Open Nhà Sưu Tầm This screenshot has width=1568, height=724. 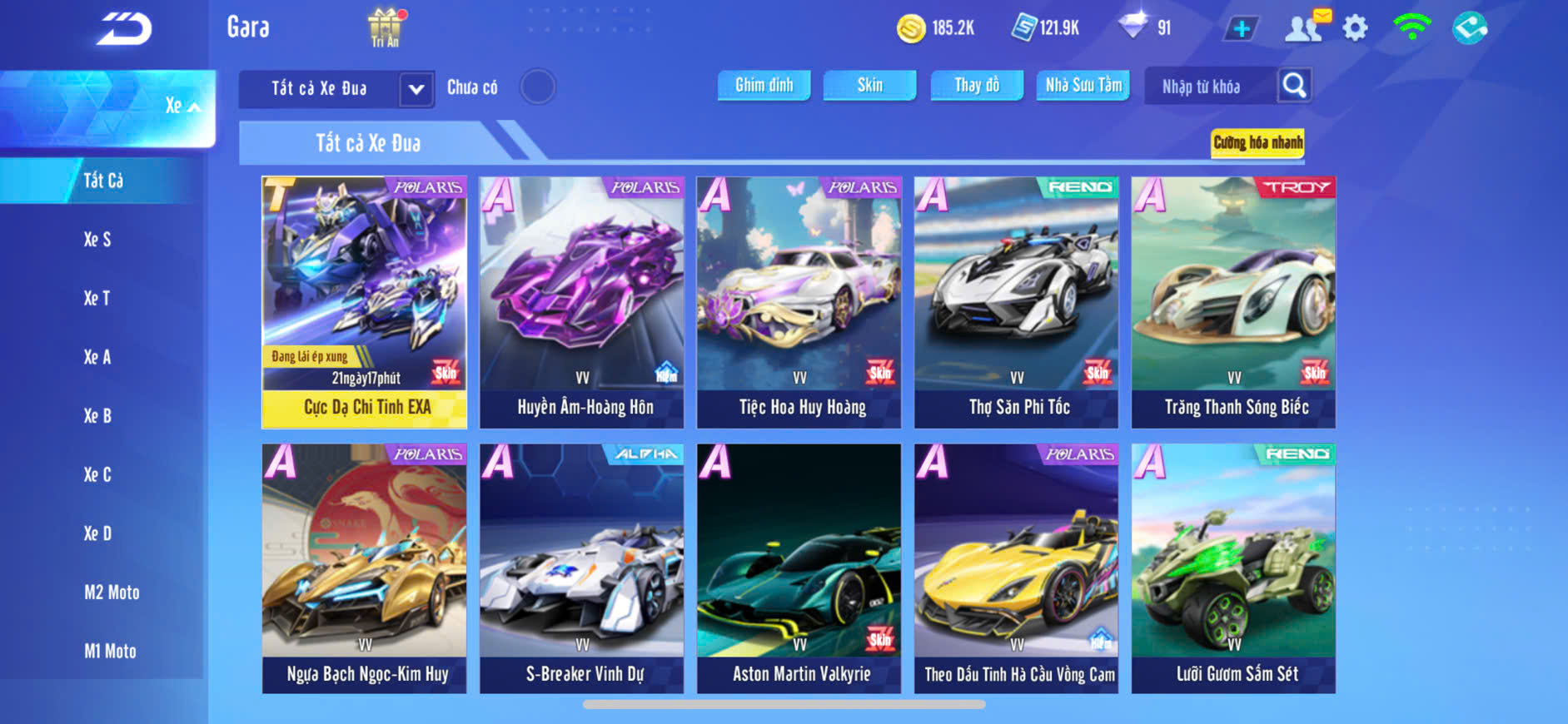pyautogui.click(x=1083, y=85)
